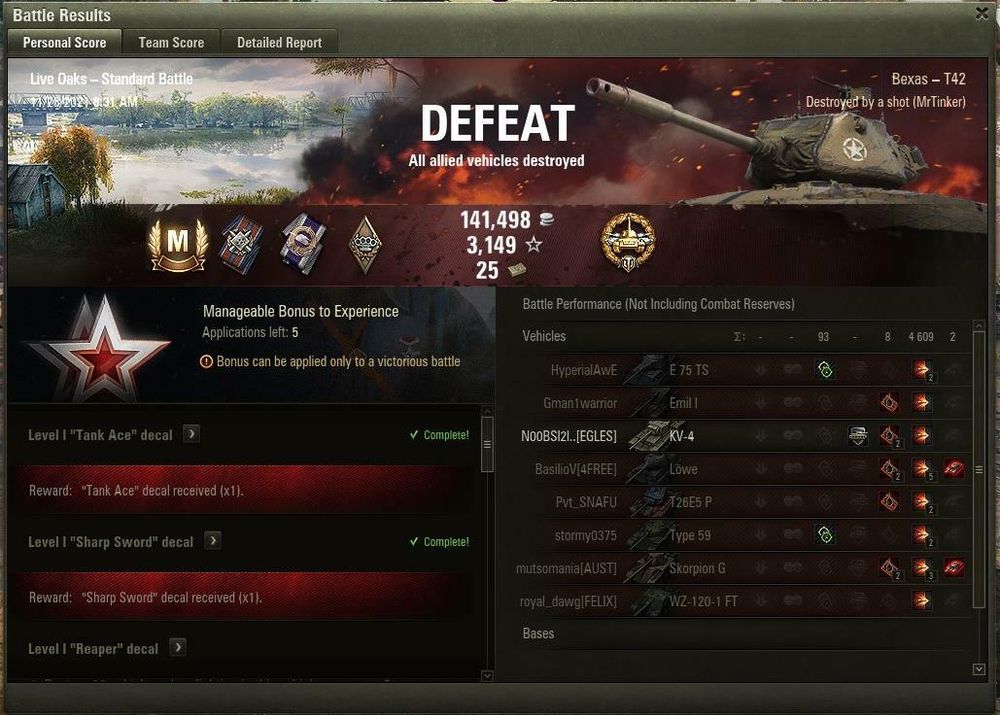The image size is (1000, 715).
Task: Select the Personal Score tab
Action: tap(64, 42)
